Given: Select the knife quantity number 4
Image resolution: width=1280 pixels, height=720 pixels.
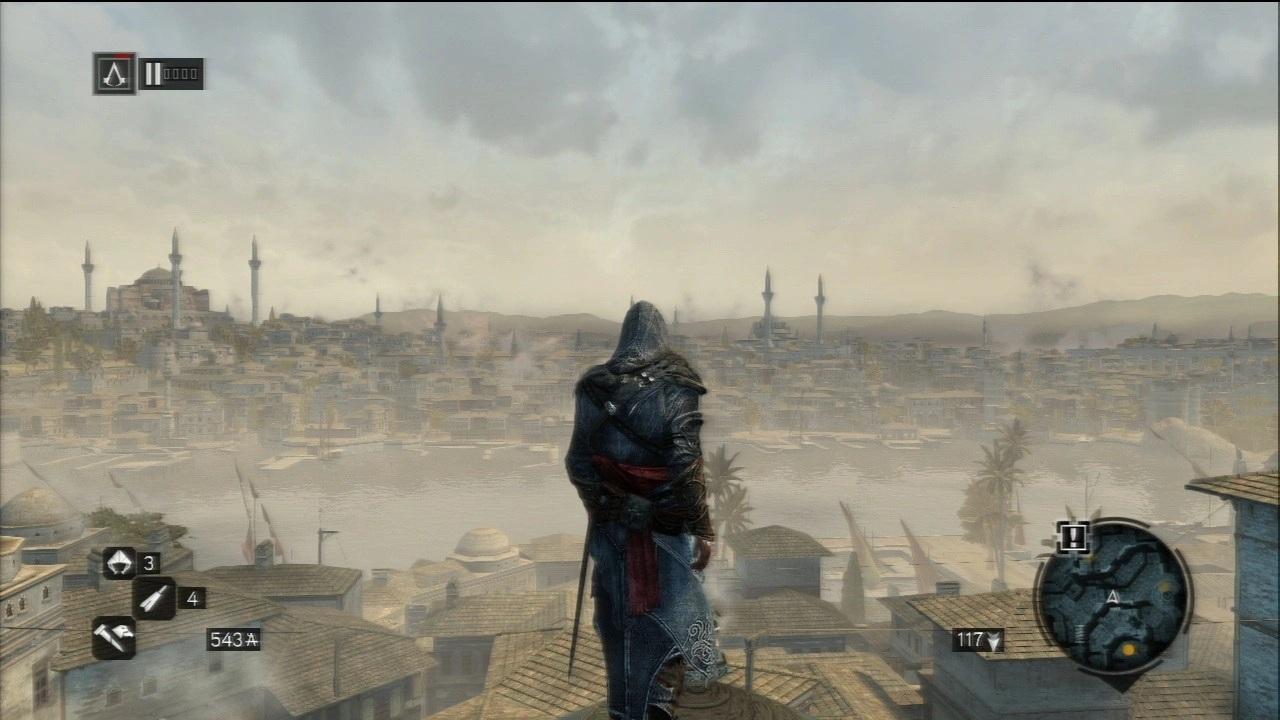Looking at the screenshot, I should 193,598.
